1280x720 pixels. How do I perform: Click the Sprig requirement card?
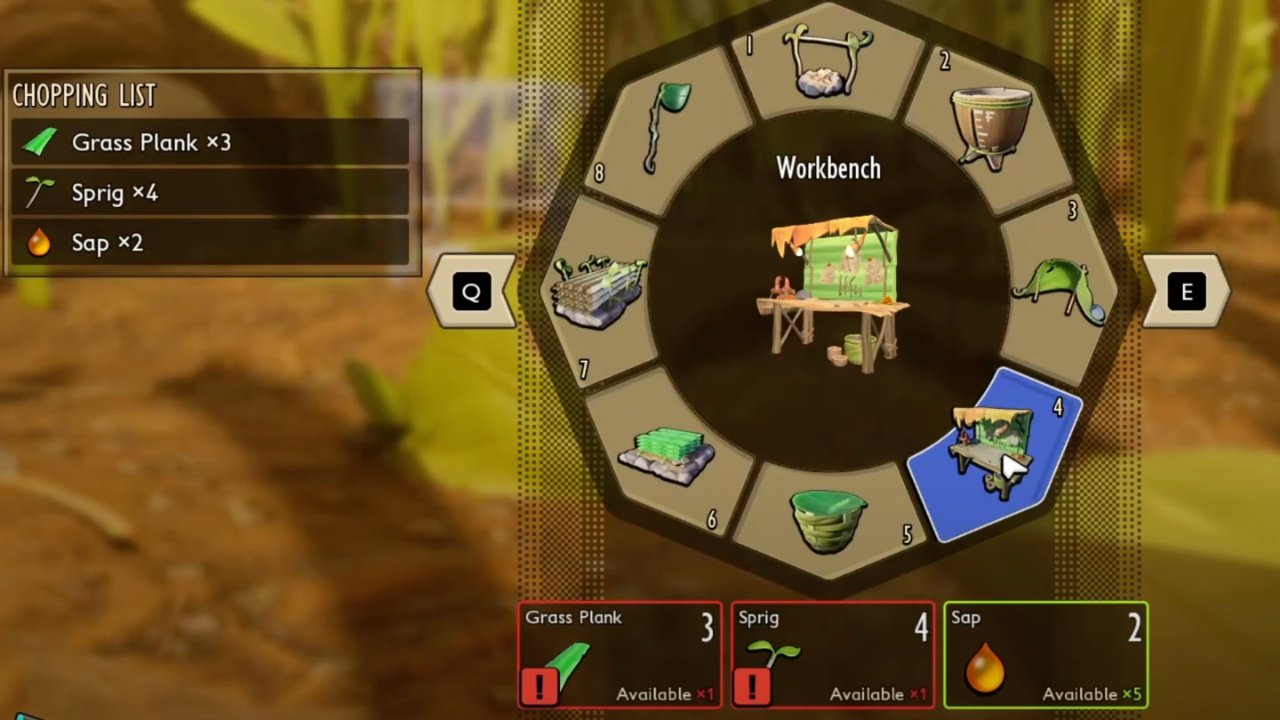coord(833,655)
